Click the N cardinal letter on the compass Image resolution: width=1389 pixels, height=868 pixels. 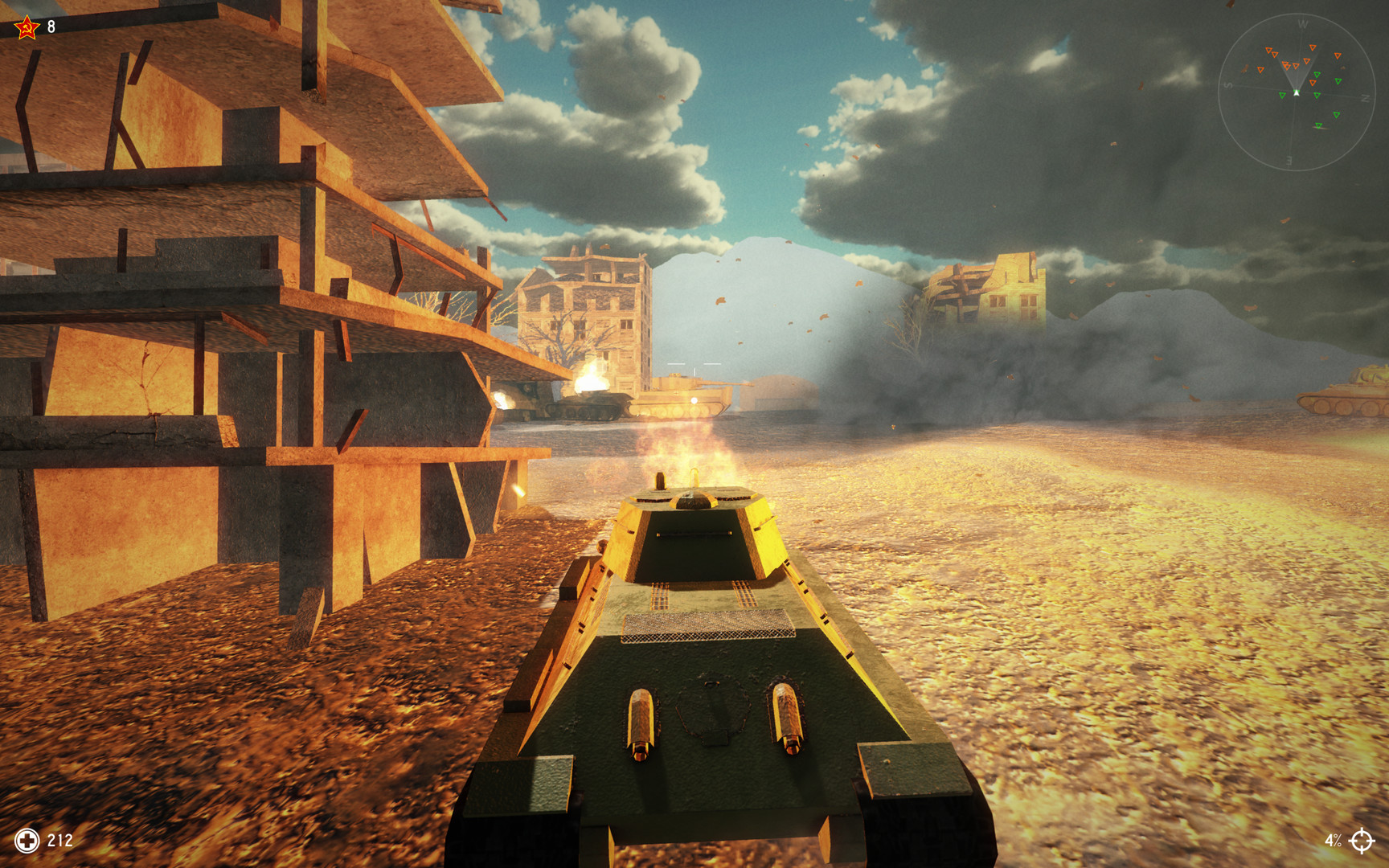pyautogui.click(x=1365, y=97)
